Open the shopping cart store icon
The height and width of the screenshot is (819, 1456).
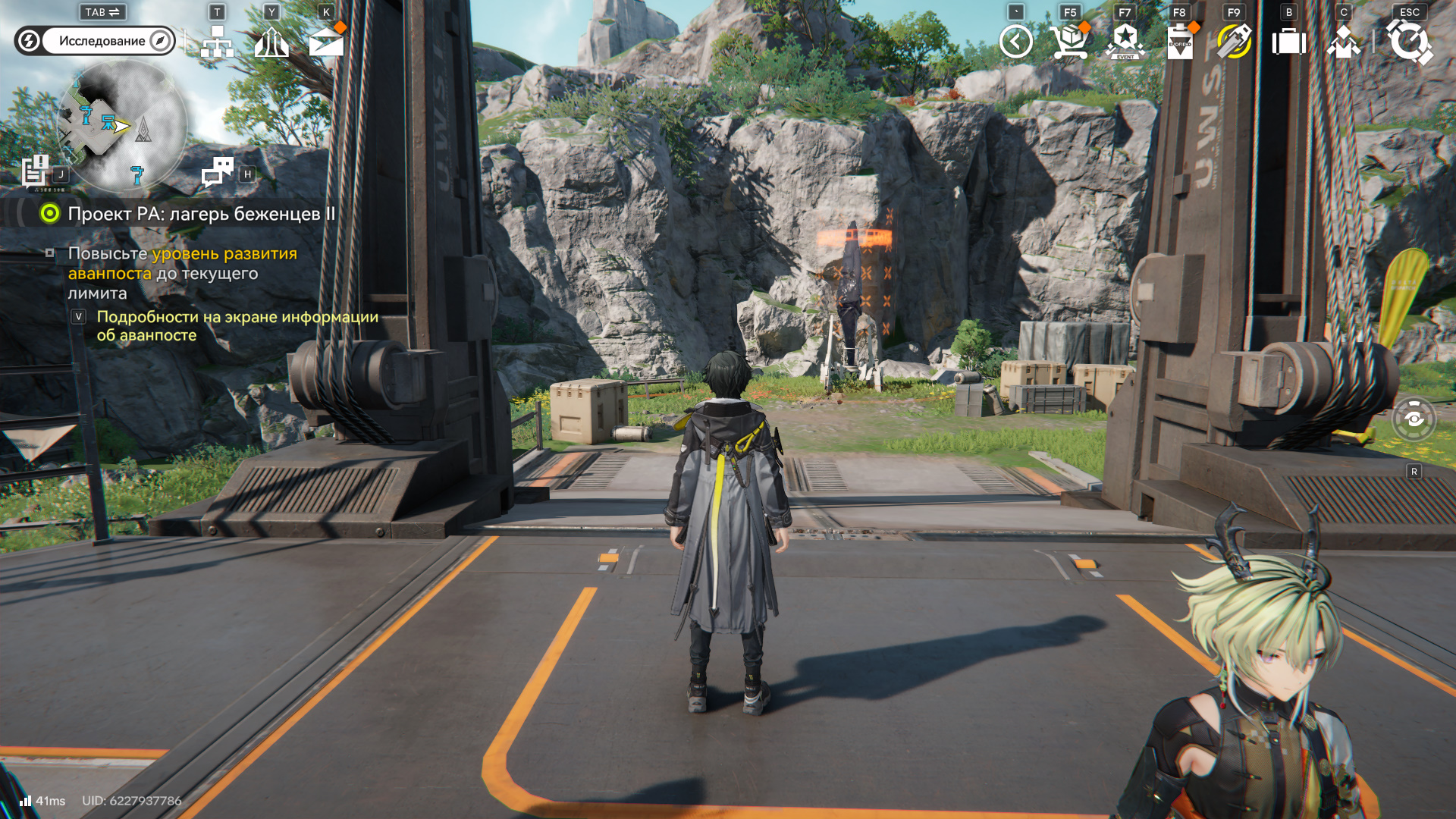click(x=1069, y=42)
